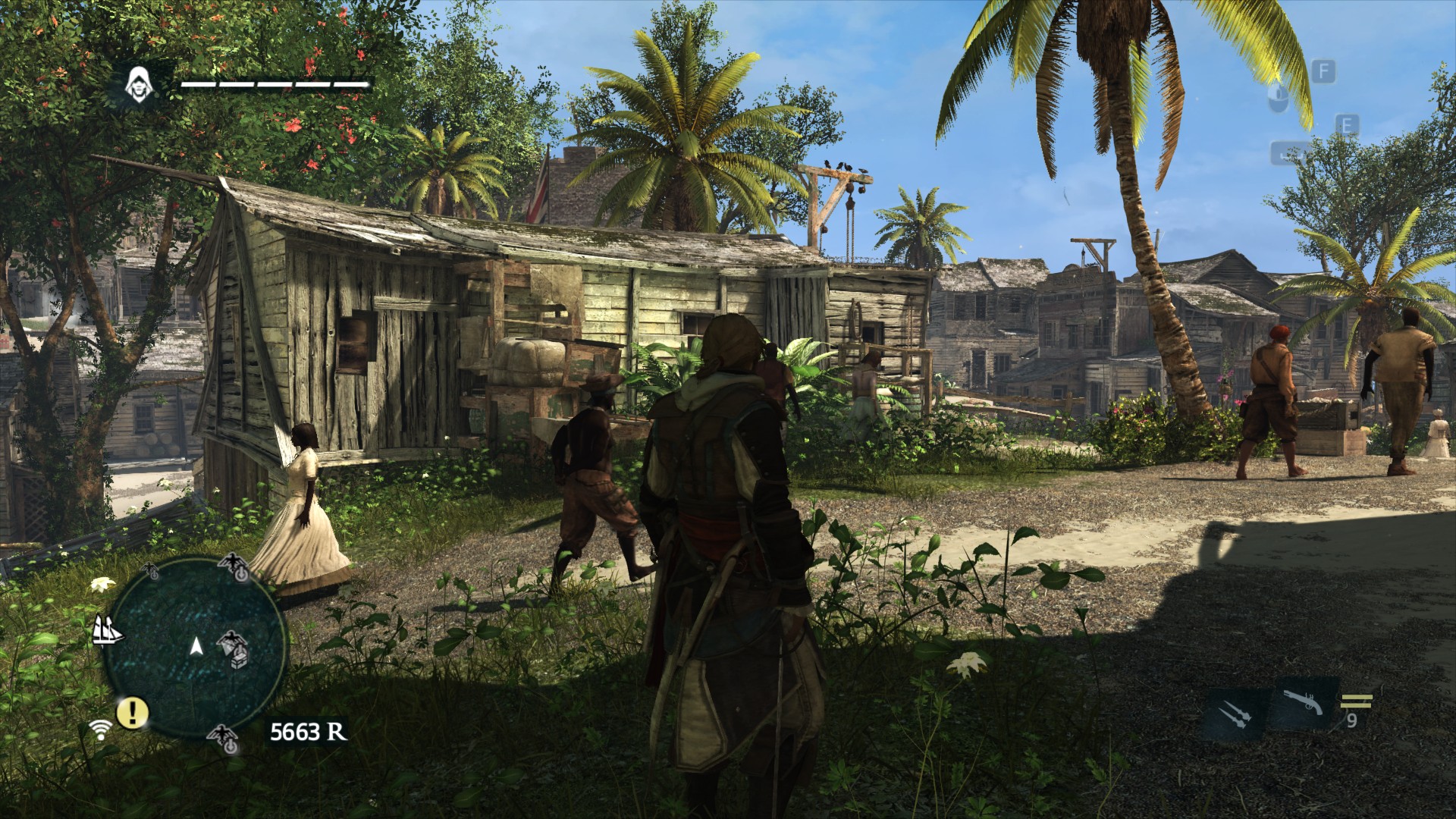Select the ship marker beside the minimap
Viewport: 1456px width, 819px height.
[108, 629]
